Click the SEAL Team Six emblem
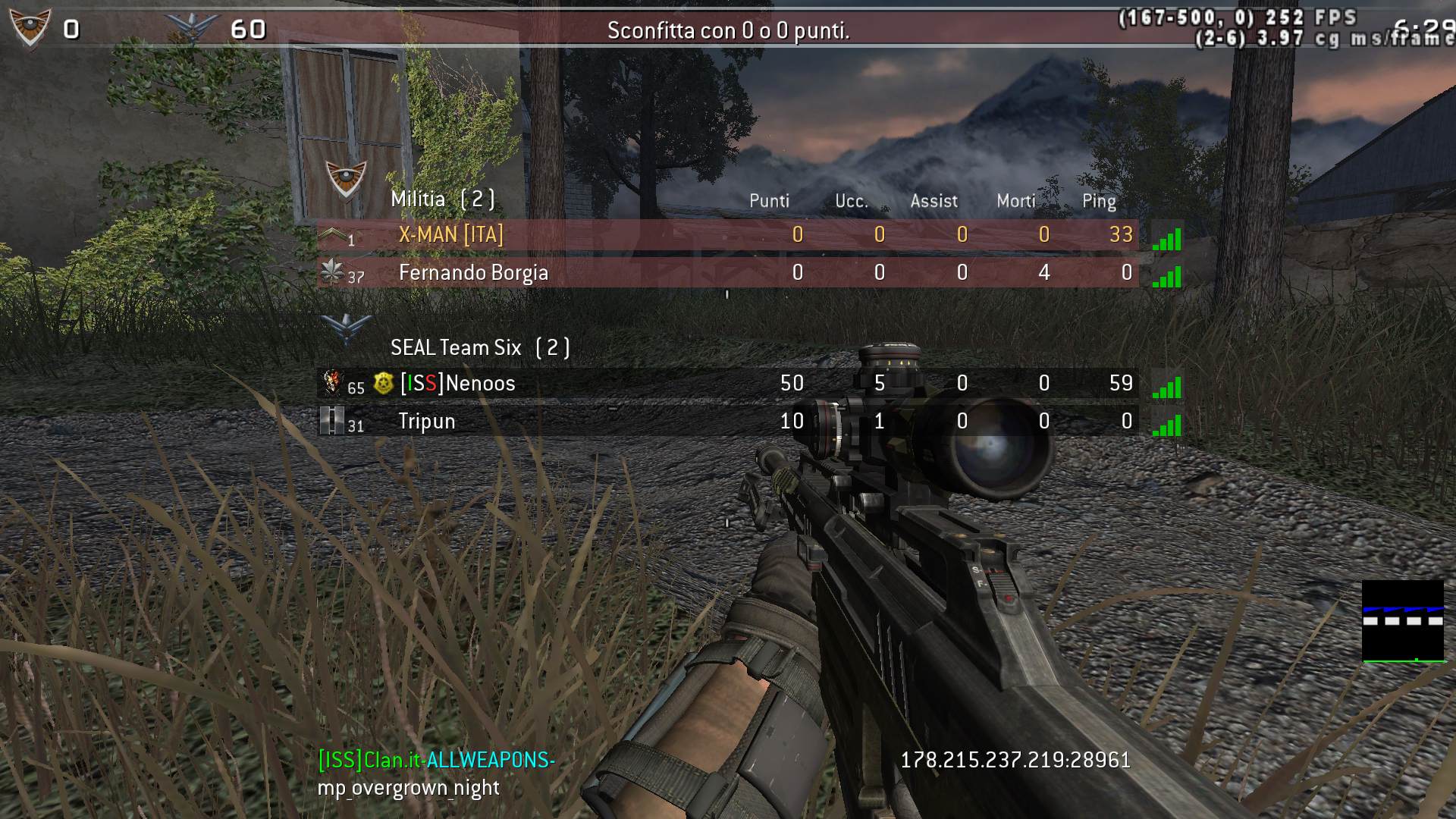Screen dimensions: 1456x819 click(x=346, y=328)
